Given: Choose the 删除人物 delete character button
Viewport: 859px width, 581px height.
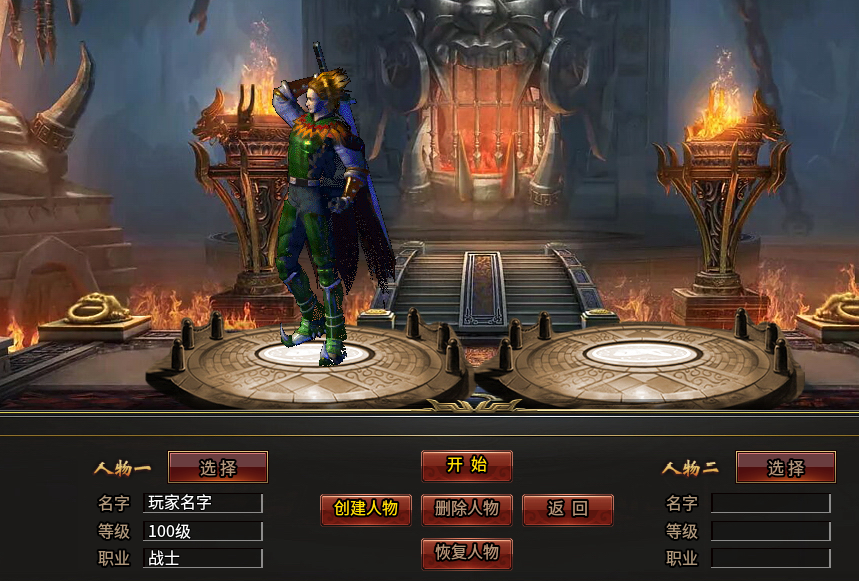Looking at the screenshot, I should [467, 509].
